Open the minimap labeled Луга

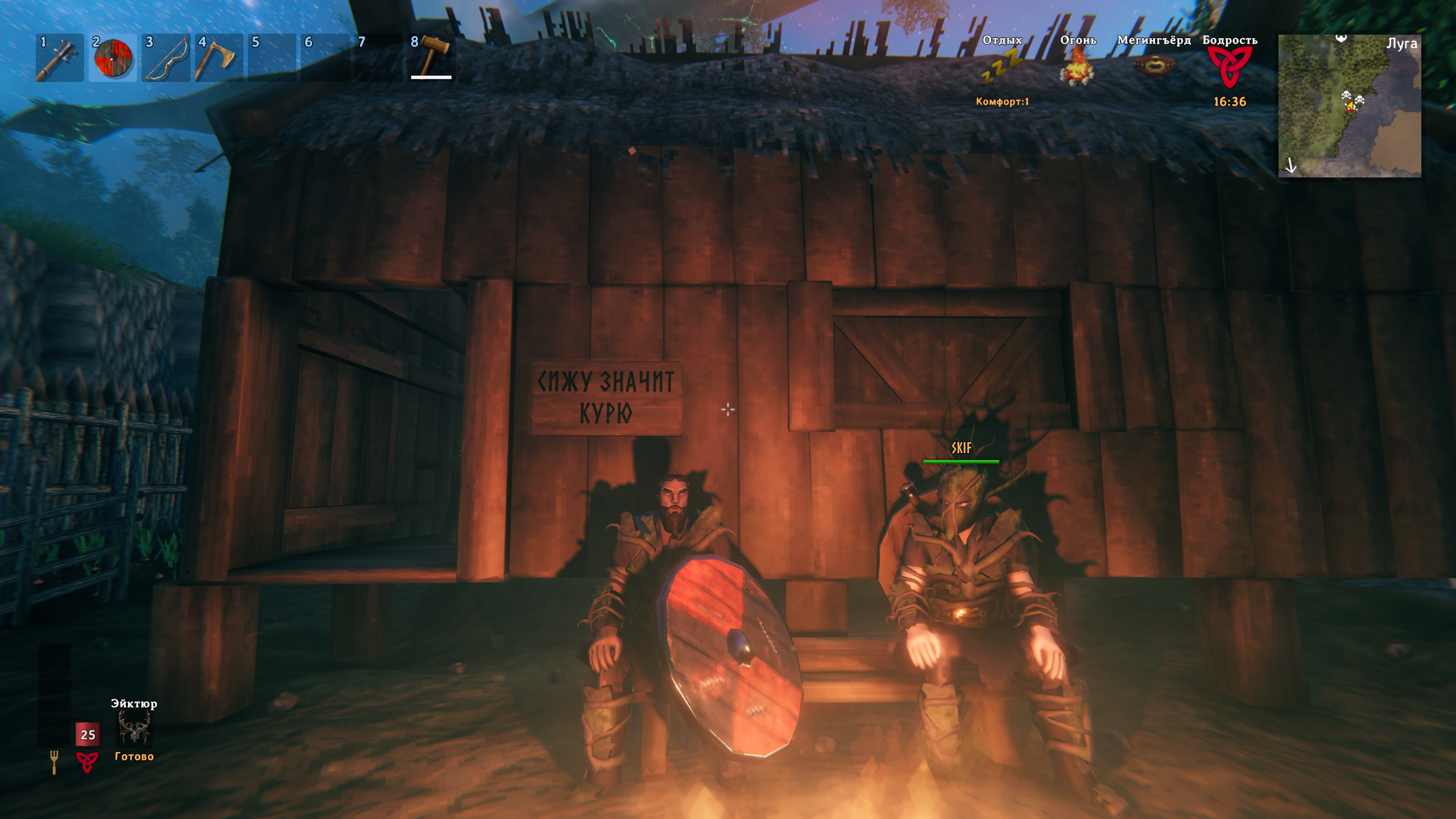click(x=1349, y=106)
